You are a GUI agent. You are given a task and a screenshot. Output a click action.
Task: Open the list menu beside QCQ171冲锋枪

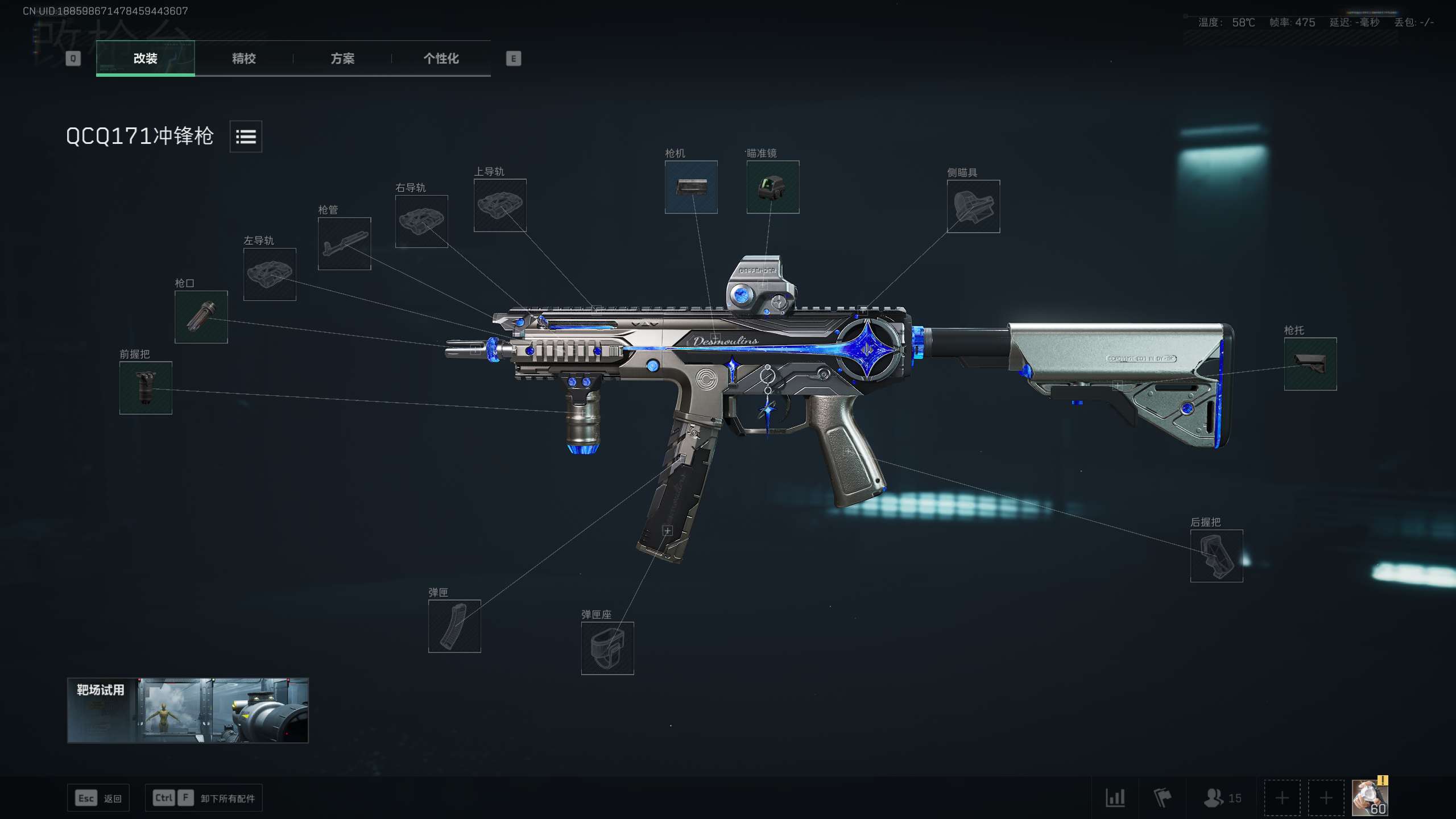(246, 136)
